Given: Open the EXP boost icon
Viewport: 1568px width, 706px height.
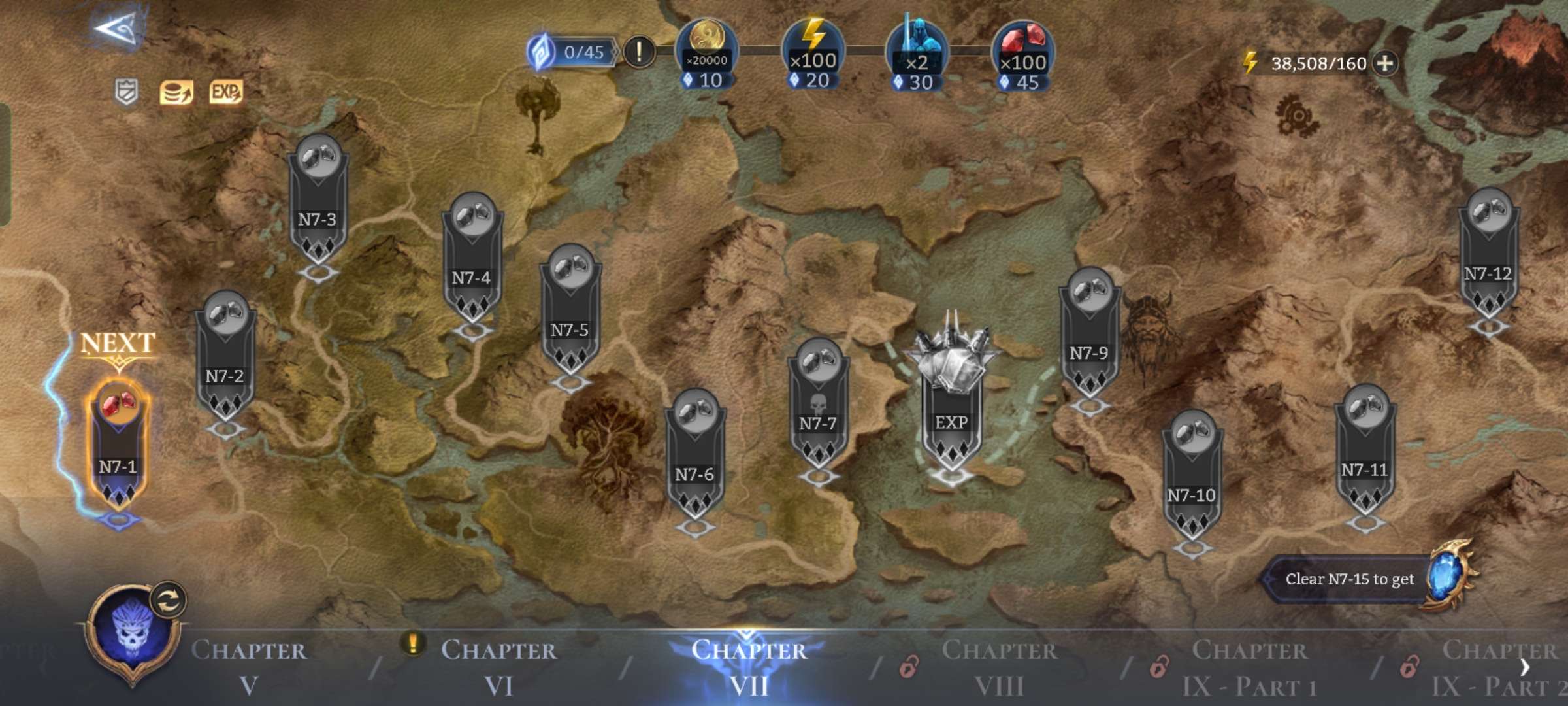Looking at the screenshot, I should [225, 92].
